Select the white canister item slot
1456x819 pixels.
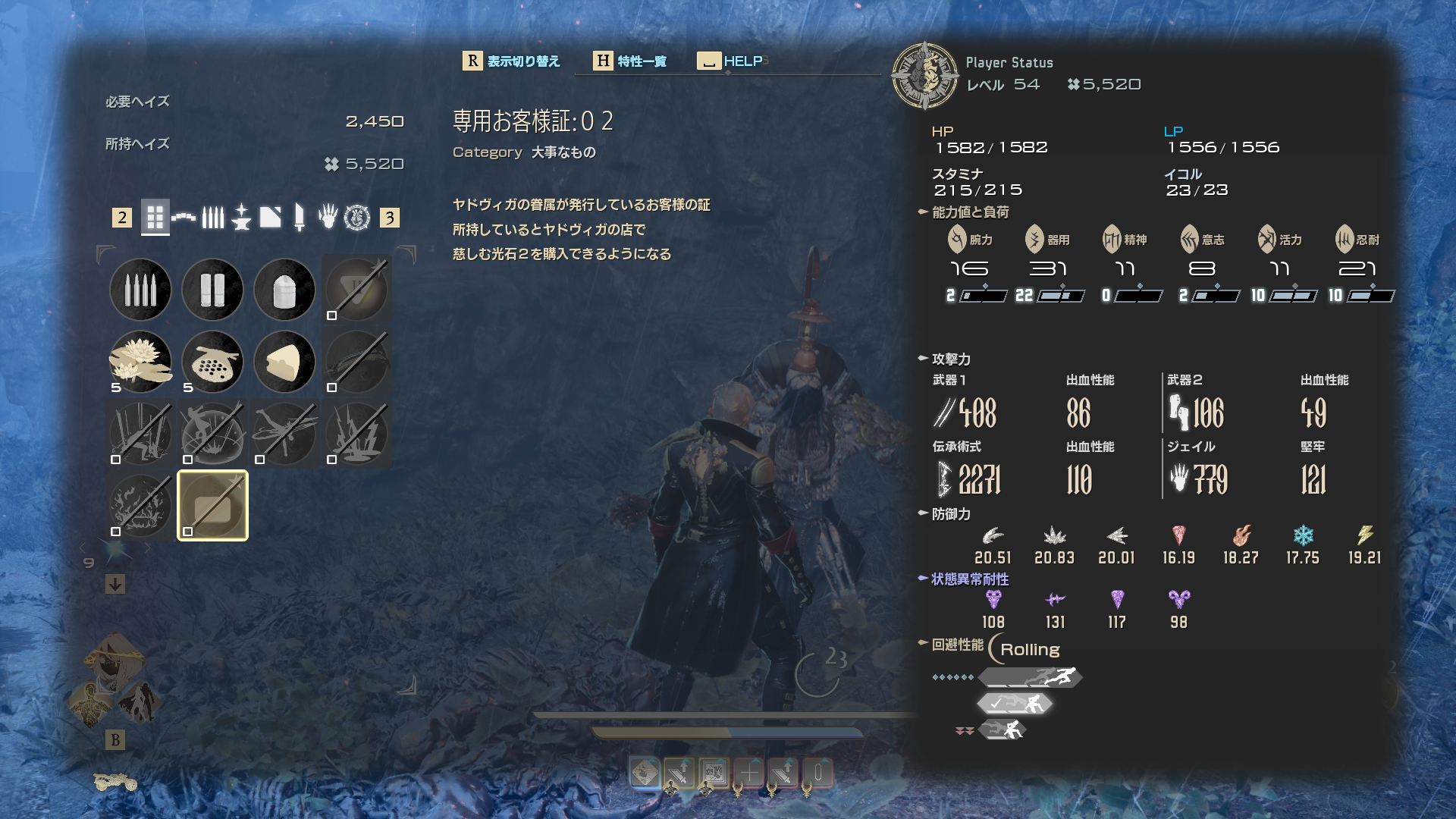click(x=284, y=290)
